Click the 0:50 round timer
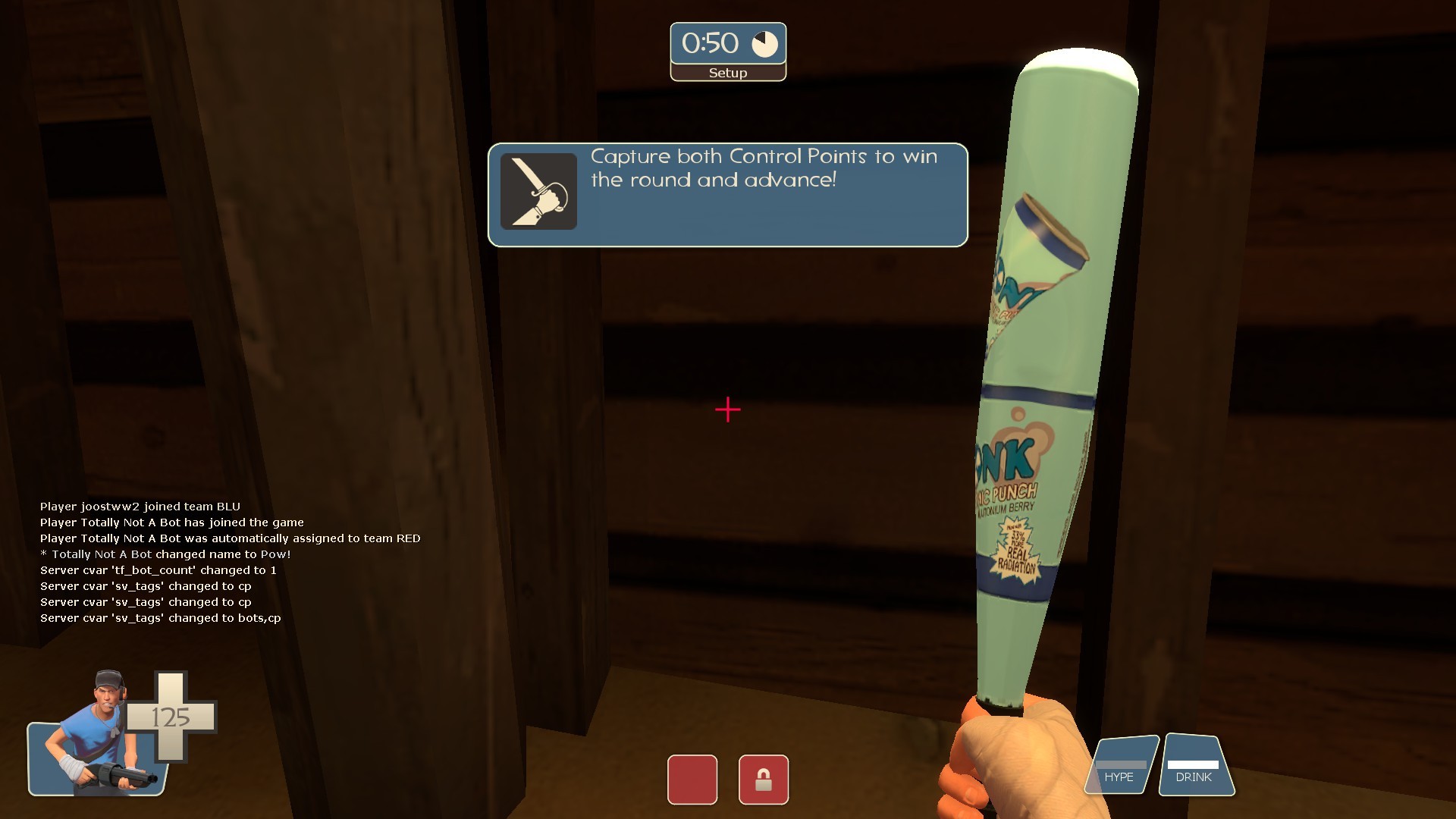Screen dimensions: 1456x819 pos(711,43)
